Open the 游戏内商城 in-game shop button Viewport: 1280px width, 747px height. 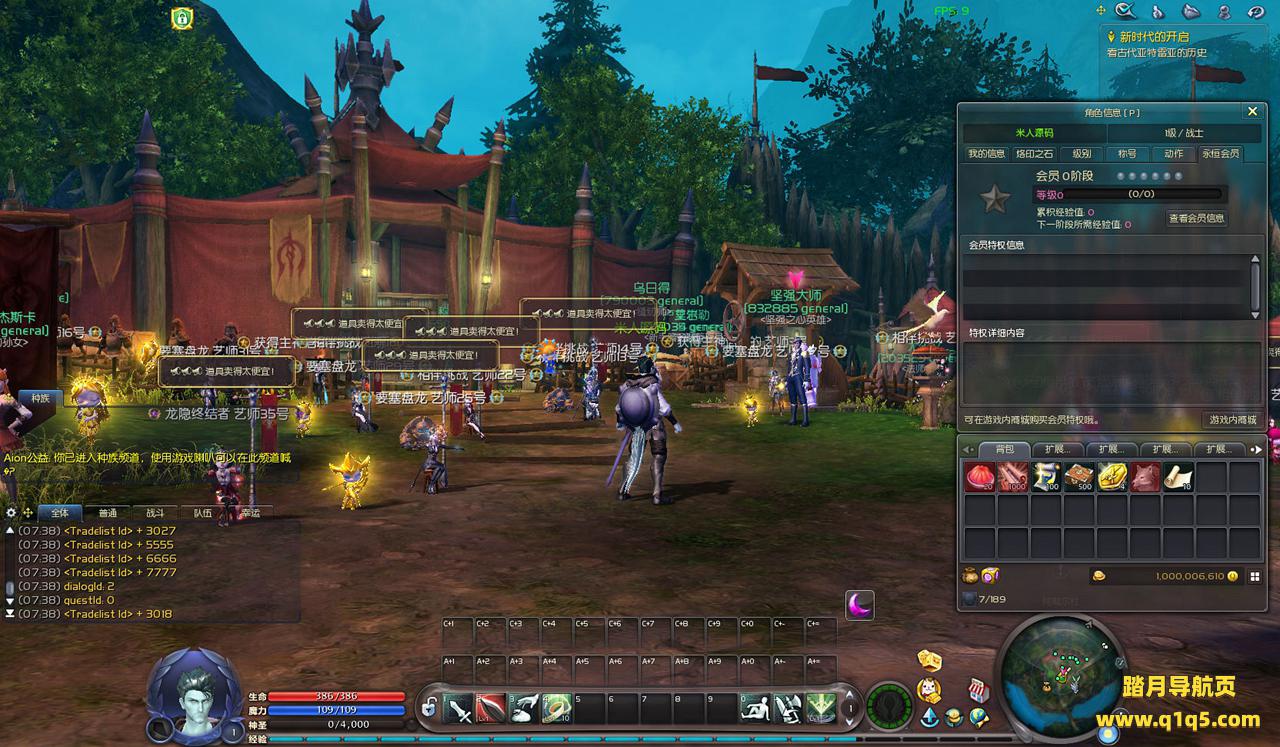(1232, 420)
